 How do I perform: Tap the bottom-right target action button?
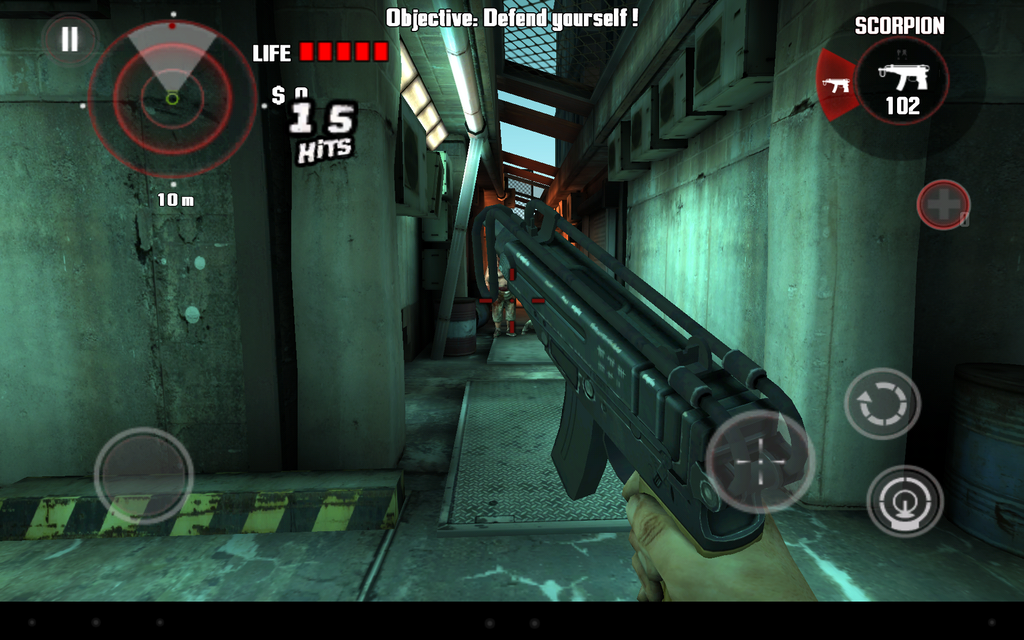[904, 501]
